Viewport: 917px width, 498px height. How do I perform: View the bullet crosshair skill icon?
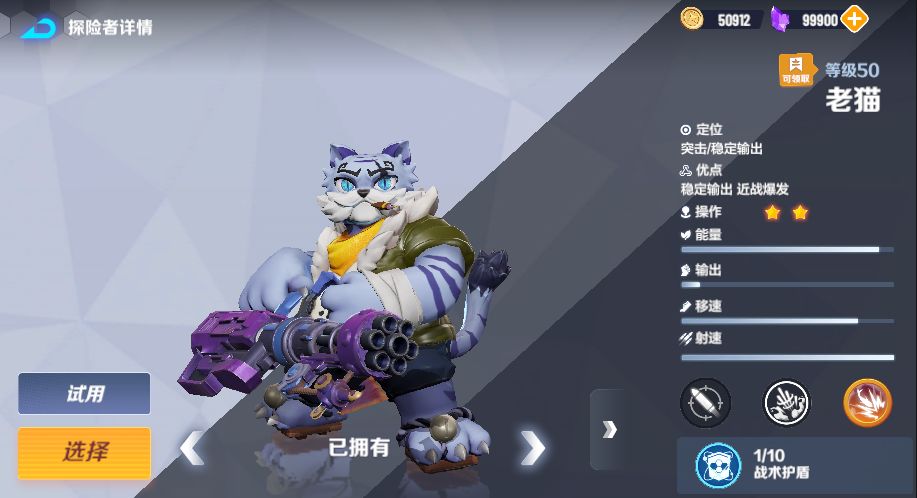pos(705,402)
